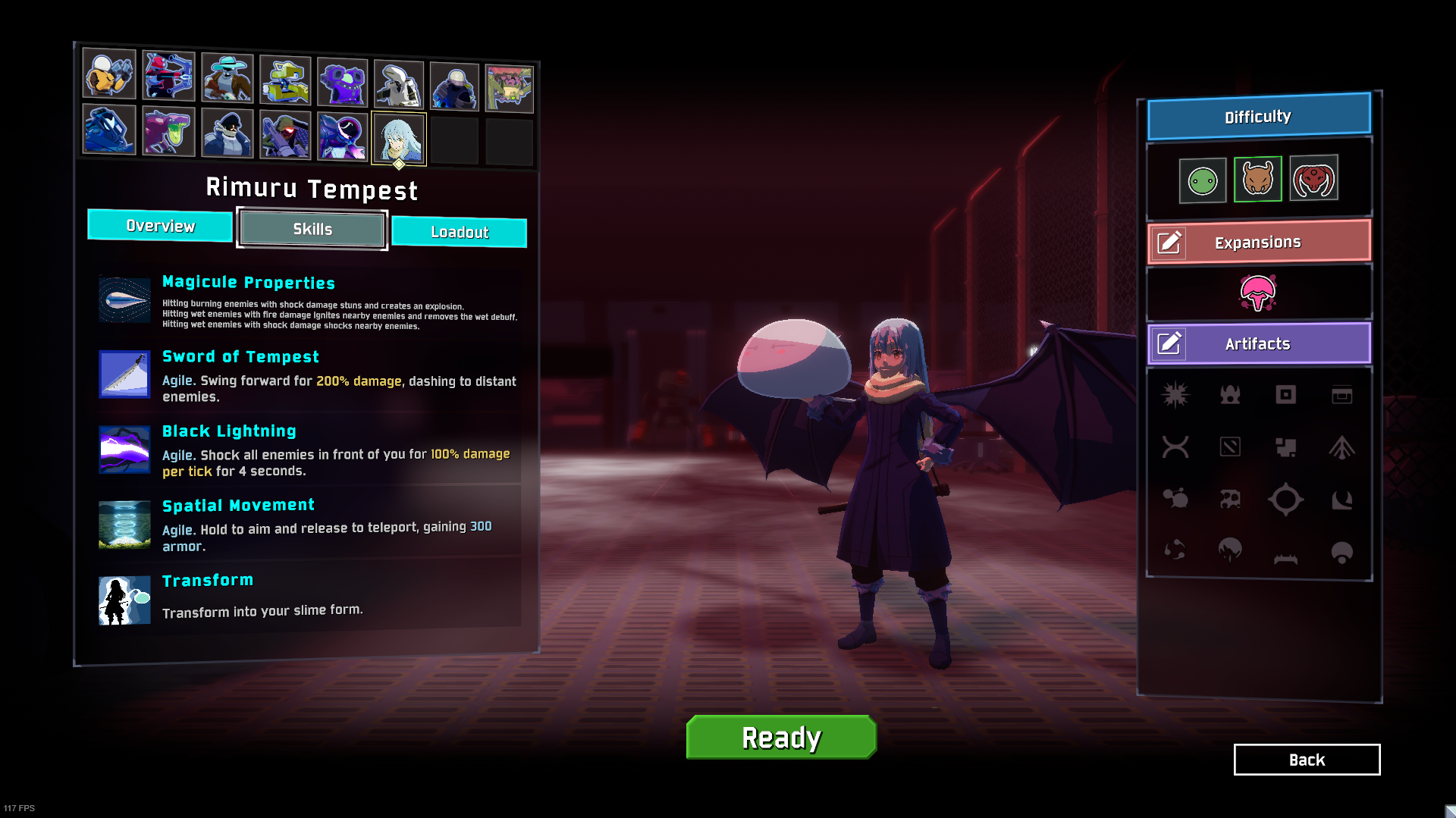Screen dimensions: 1456x818
Task: Choose the purple Void Fiend portrait
Action: click(x=342, y=136)
